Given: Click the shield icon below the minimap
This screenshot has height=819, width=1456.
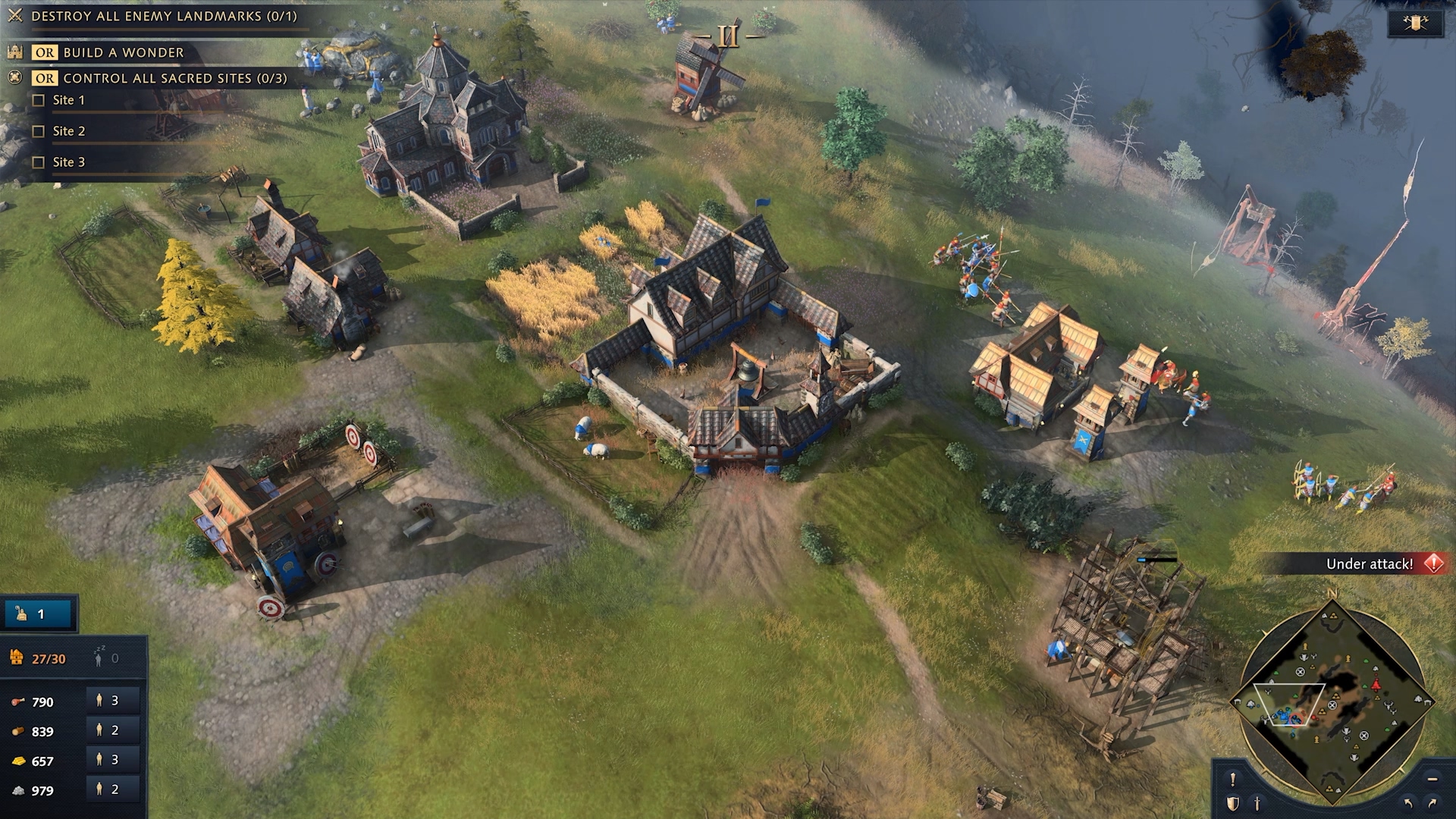Looking at the screenshot, I should tap(1233, 803).
